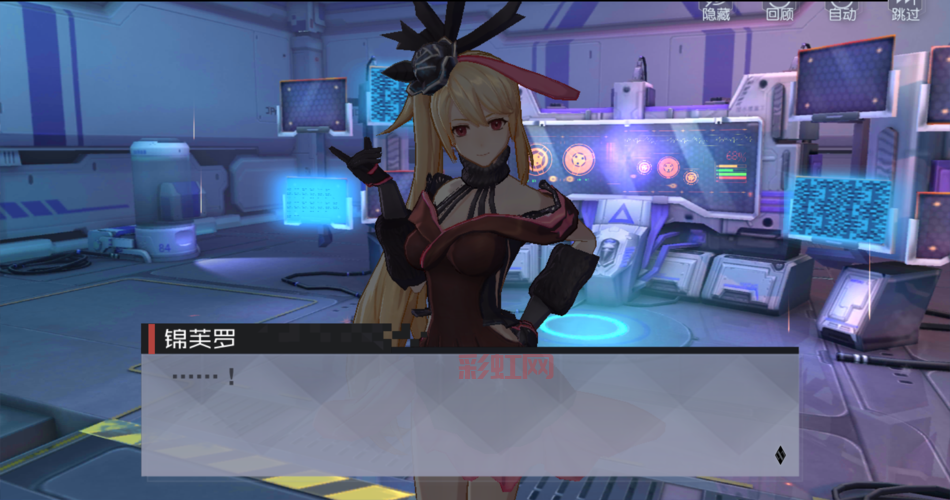Hide the dialogue interface with 隐藏
The width and height of the screenshot is (950, 500).
click(x=717, y=10)
